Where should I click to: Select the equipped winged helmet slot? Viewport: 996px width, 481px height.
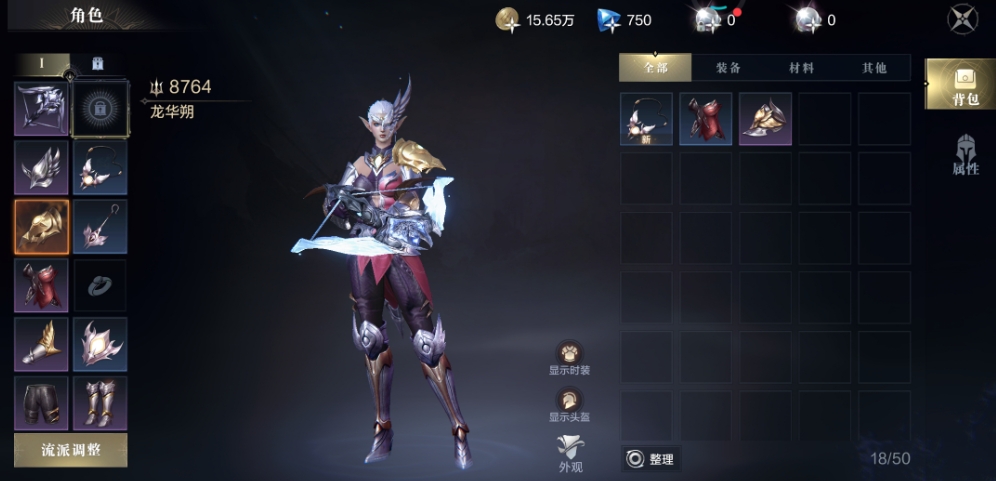(x=41, y=167)
